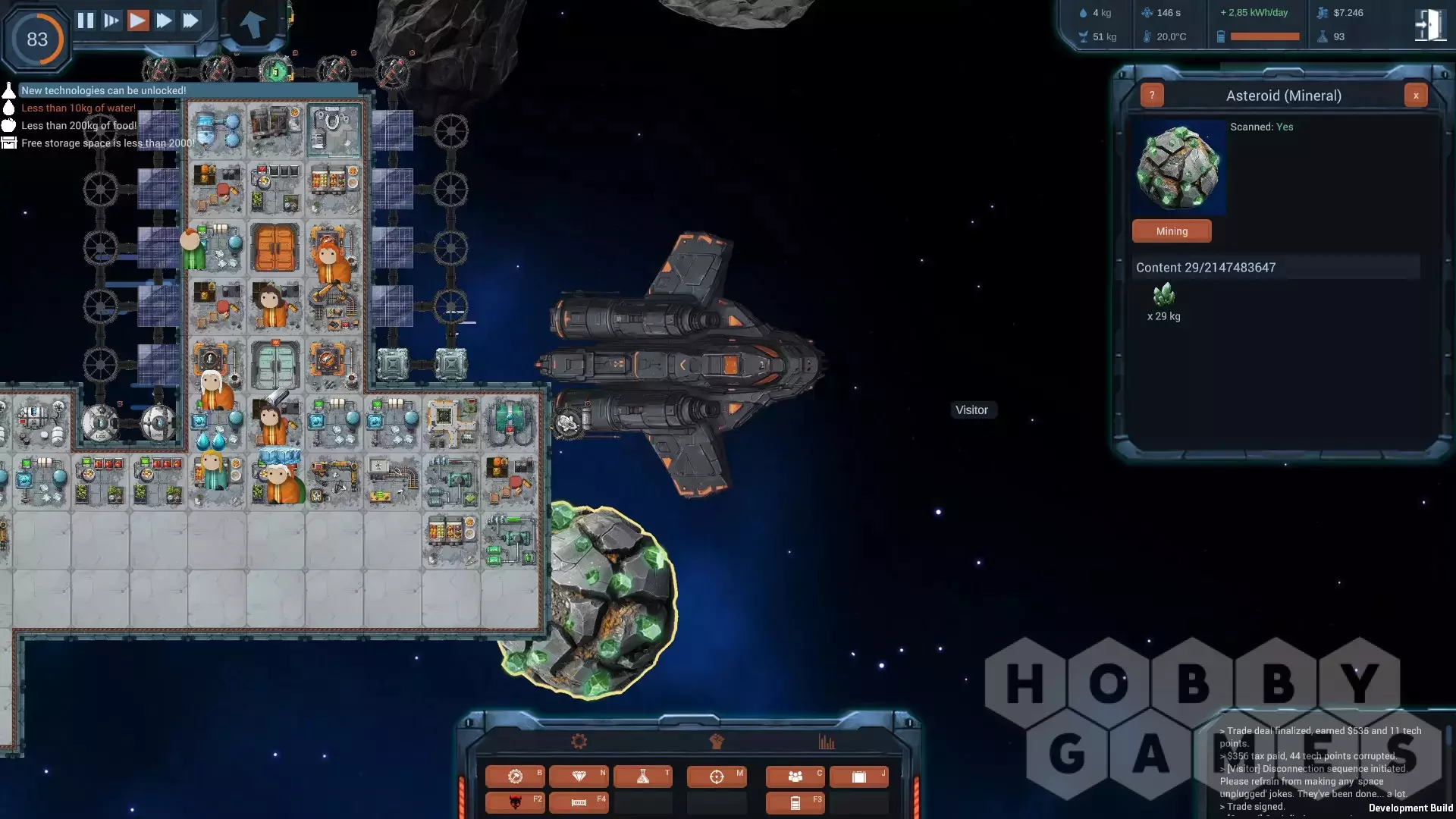The height and width of the screenshot is (819, 1456).
Task: Set triple fast-forward speed
Action: click(x=191, y=20)
